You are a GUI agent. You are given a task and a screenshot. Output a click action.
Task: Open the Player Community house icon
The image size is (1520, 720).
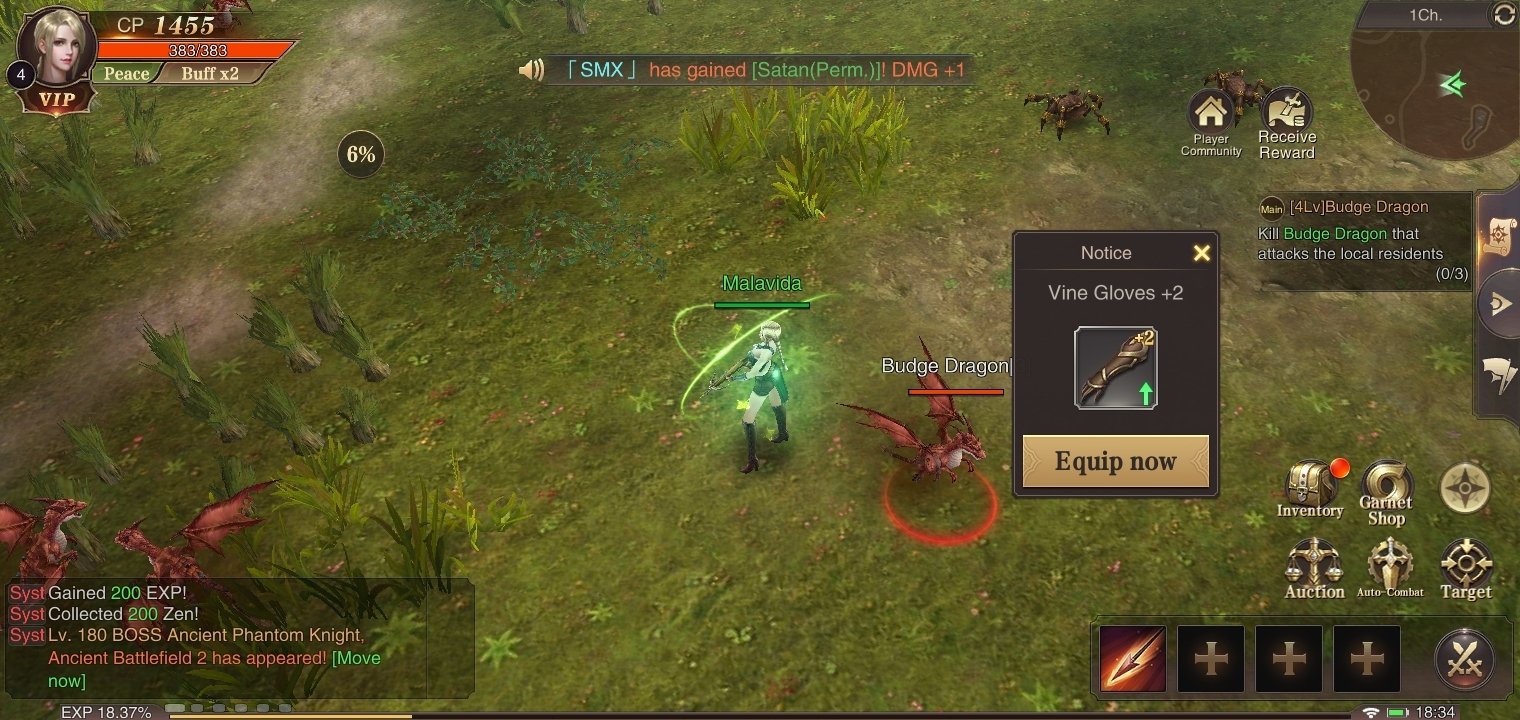pyautogui.click(x=1210, y=120)
